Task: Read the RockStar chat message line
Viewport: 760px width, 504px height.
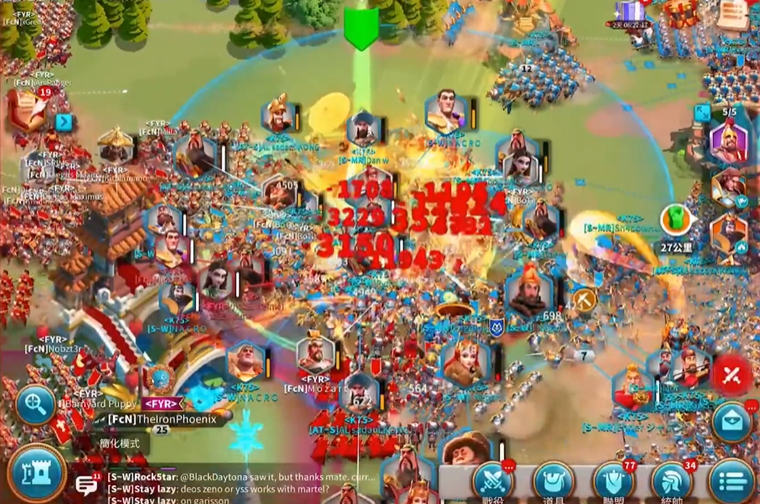Action: click(240, 478)
